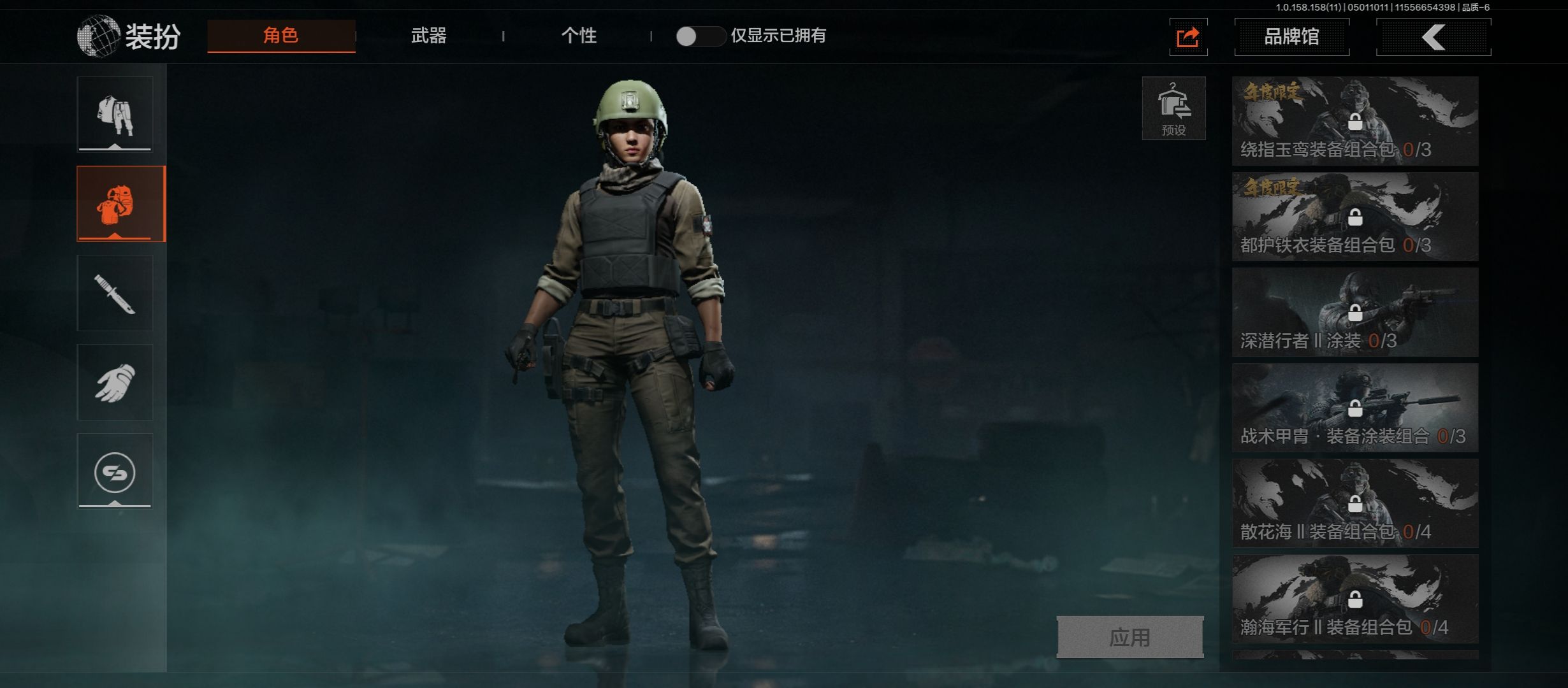Choose the 都护铁衣装备组合包 bundle
The height and width of the screenshot is (688, 1568).
(1355, 217)
